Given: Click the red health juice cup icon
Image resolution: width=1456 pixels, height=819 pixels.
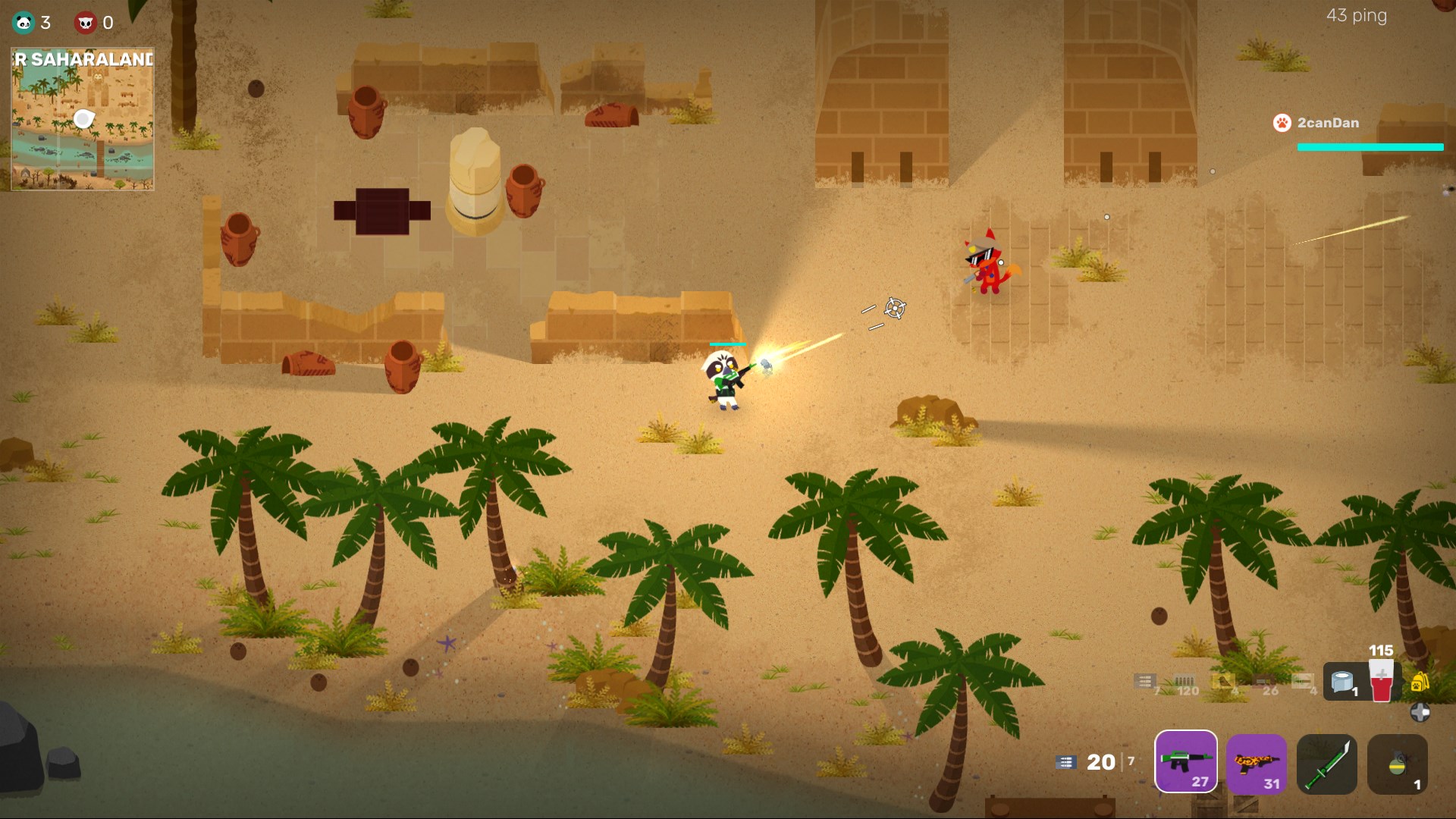Looking at the screenshot, I should (1380, 680).
